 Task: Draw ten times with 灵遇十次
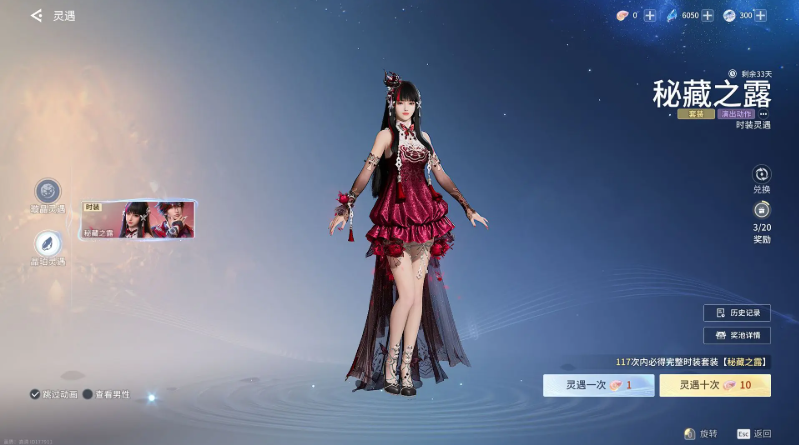coord(714,385)
